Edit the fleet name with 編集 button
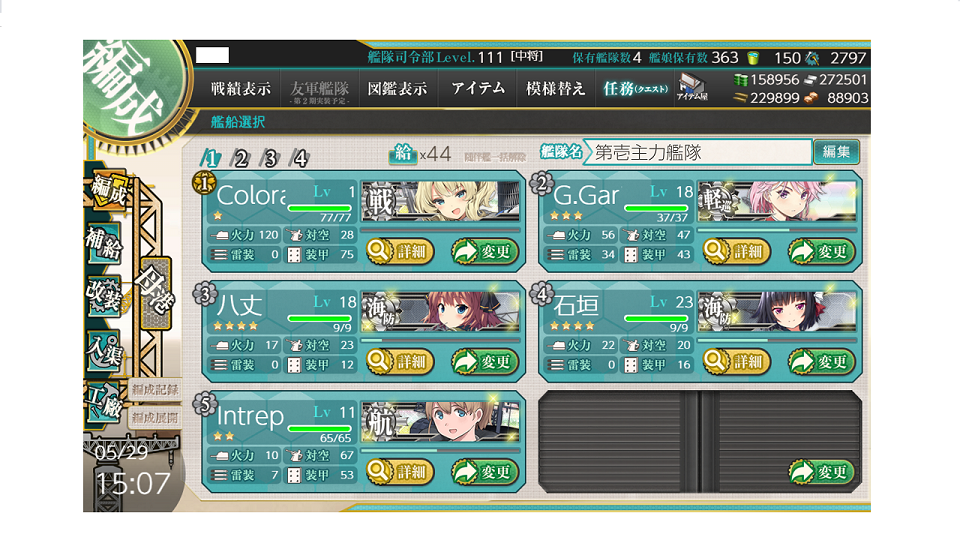Viewport: 960px width, 540px height. coord(836,152)
